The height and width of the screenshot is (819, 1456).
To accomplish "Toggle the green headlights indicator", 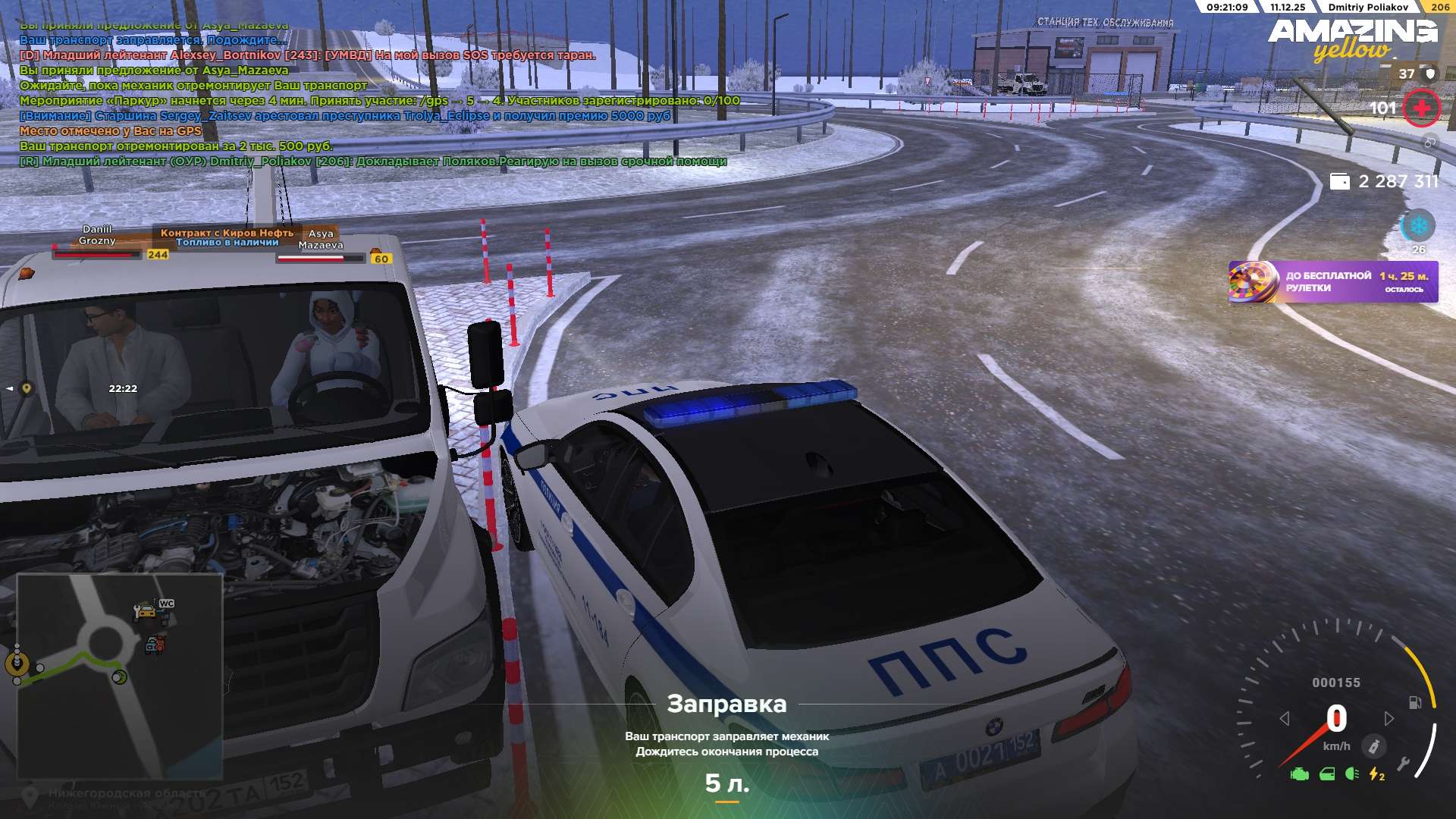I will 1351,774.
